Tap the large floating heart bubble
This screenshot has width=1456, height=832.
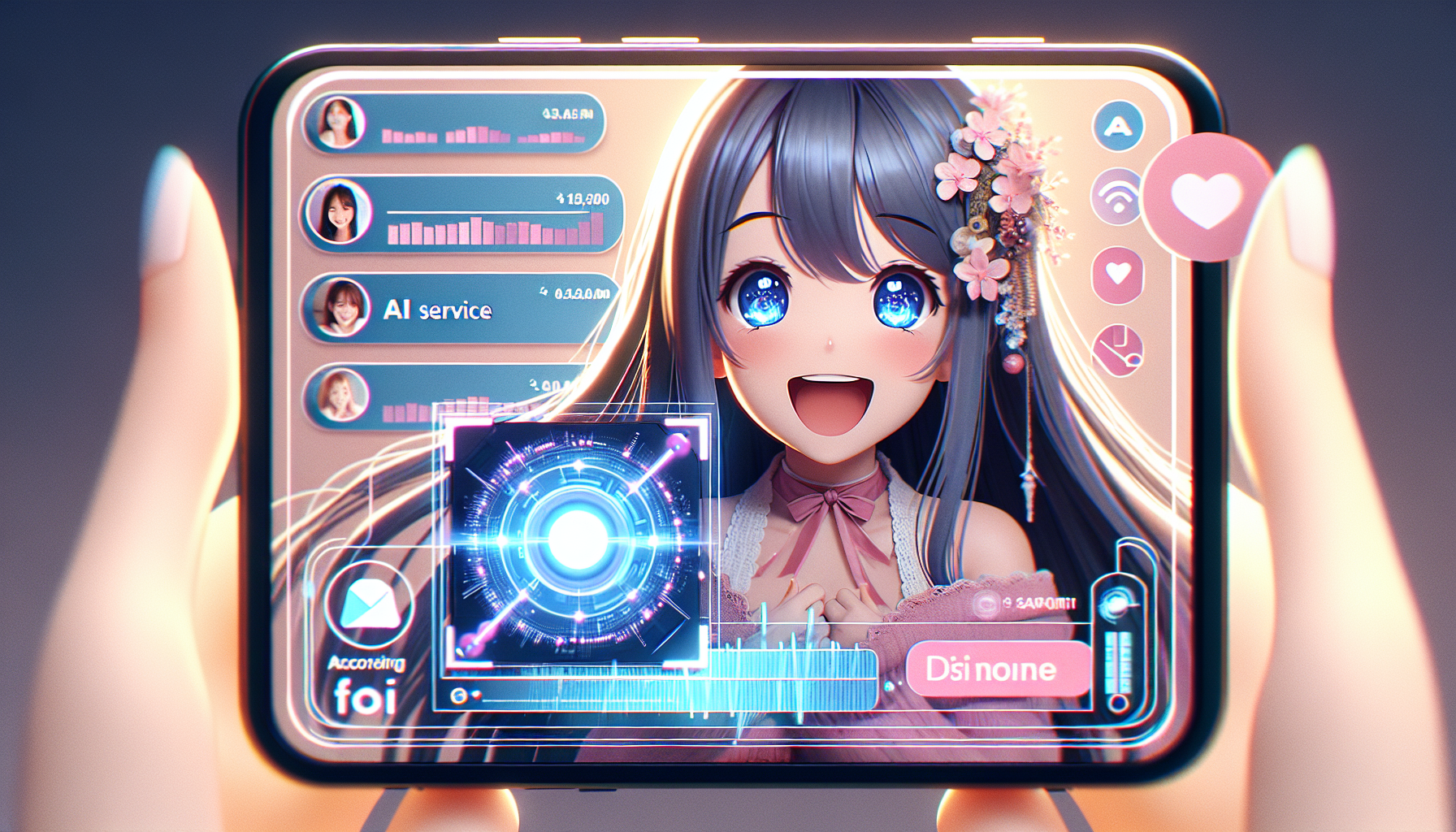click(x=1207, y=197)
